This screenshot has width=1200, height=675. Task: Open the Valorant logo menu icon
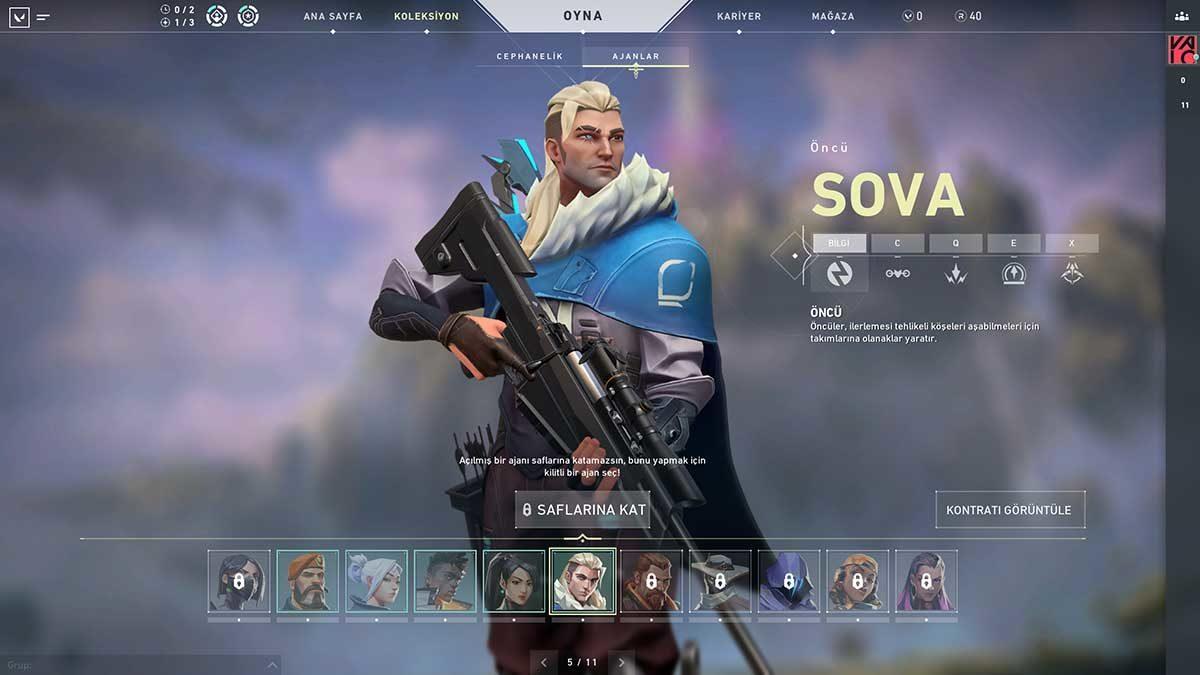click(x=19, y=17)
